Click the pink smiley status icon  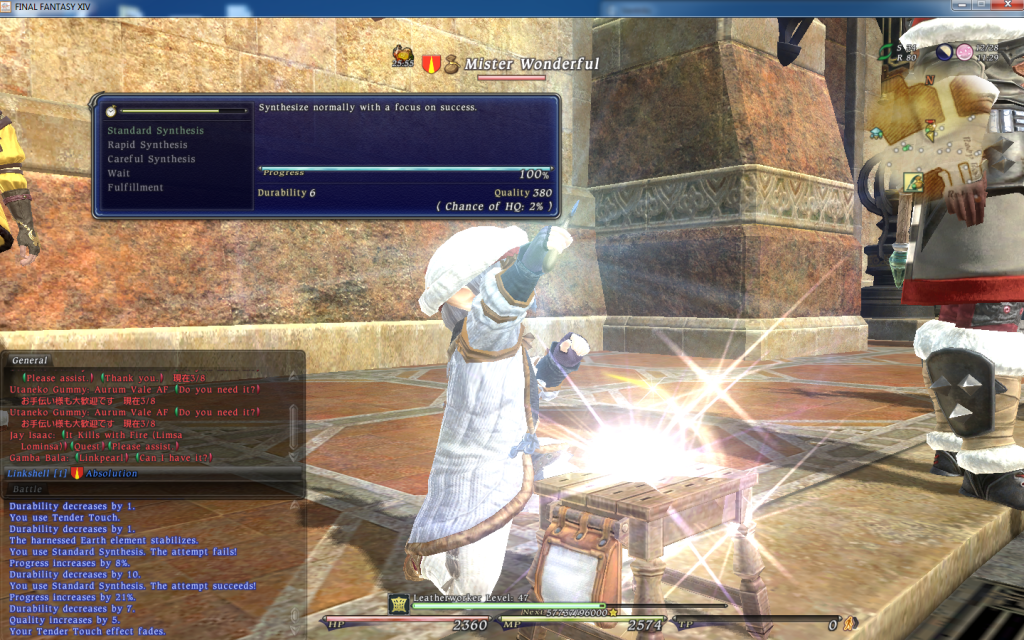point(964,52)
